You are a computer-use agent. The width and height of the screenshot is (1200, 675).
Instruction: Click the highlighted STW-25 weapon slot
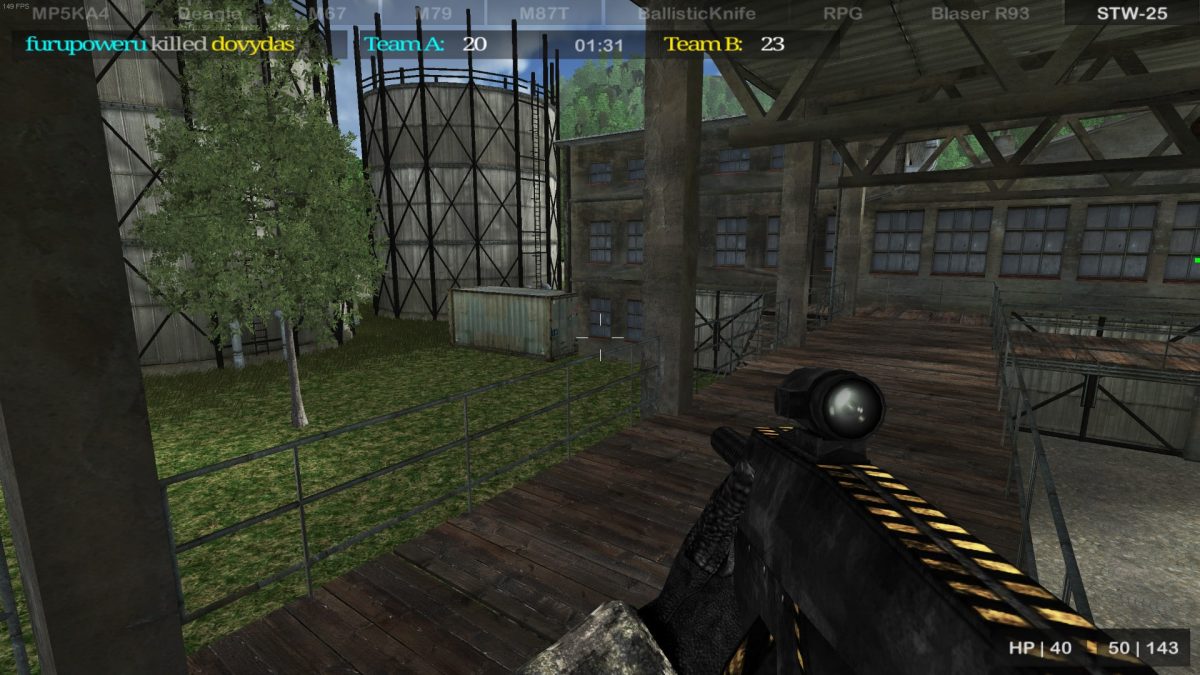[1131, 13]
